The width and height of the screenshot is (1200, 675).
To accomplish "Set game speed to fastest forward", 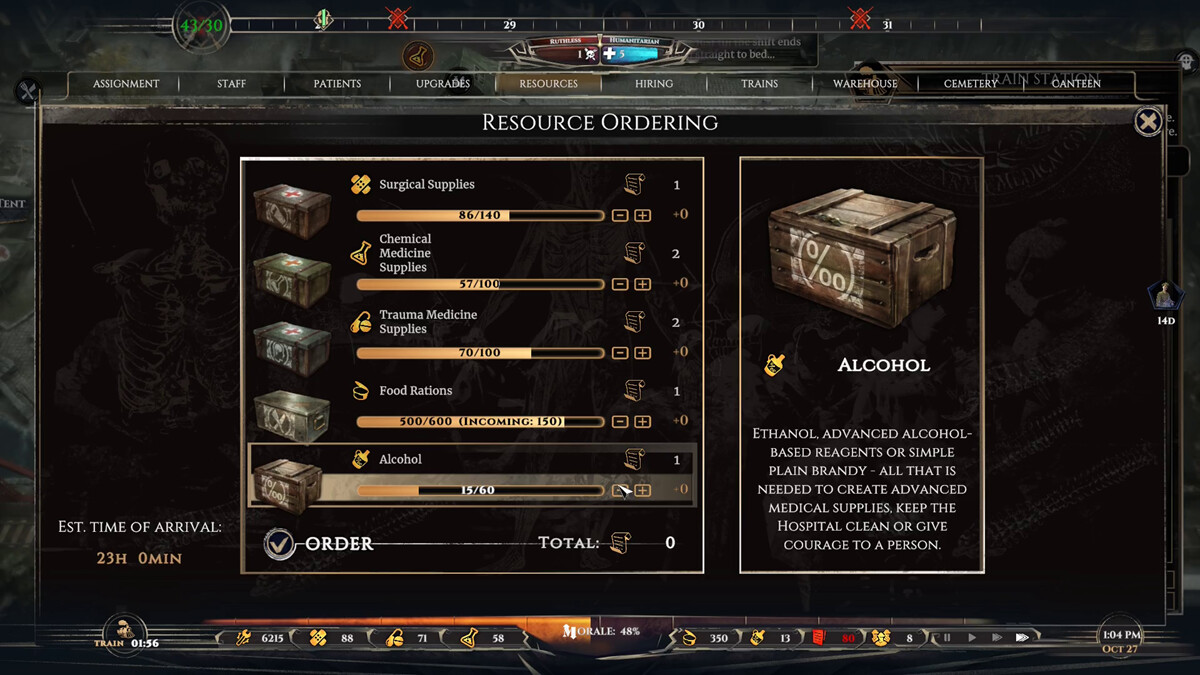I will 1022,637.
